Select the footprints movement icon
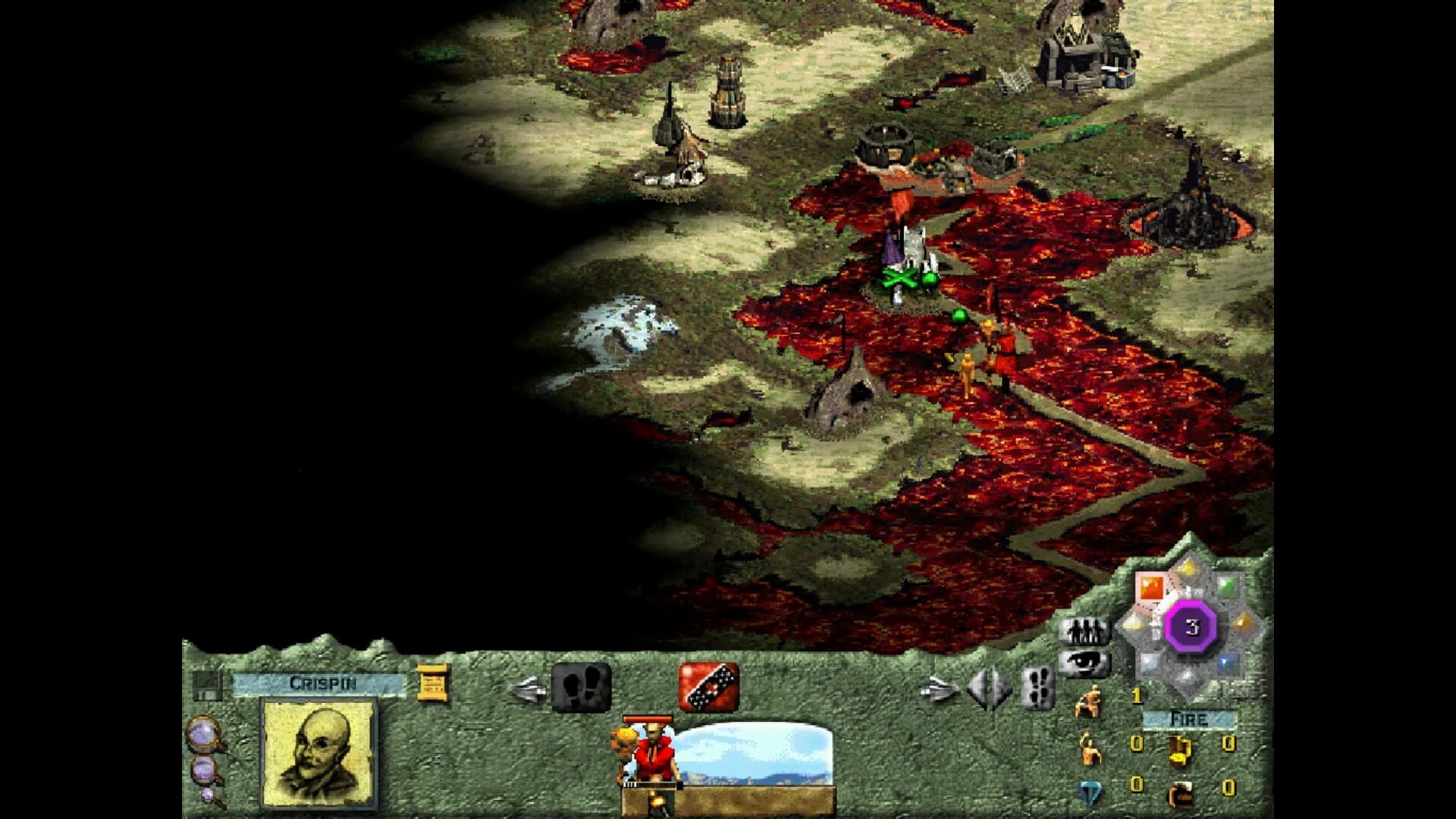 click(582, 687)
